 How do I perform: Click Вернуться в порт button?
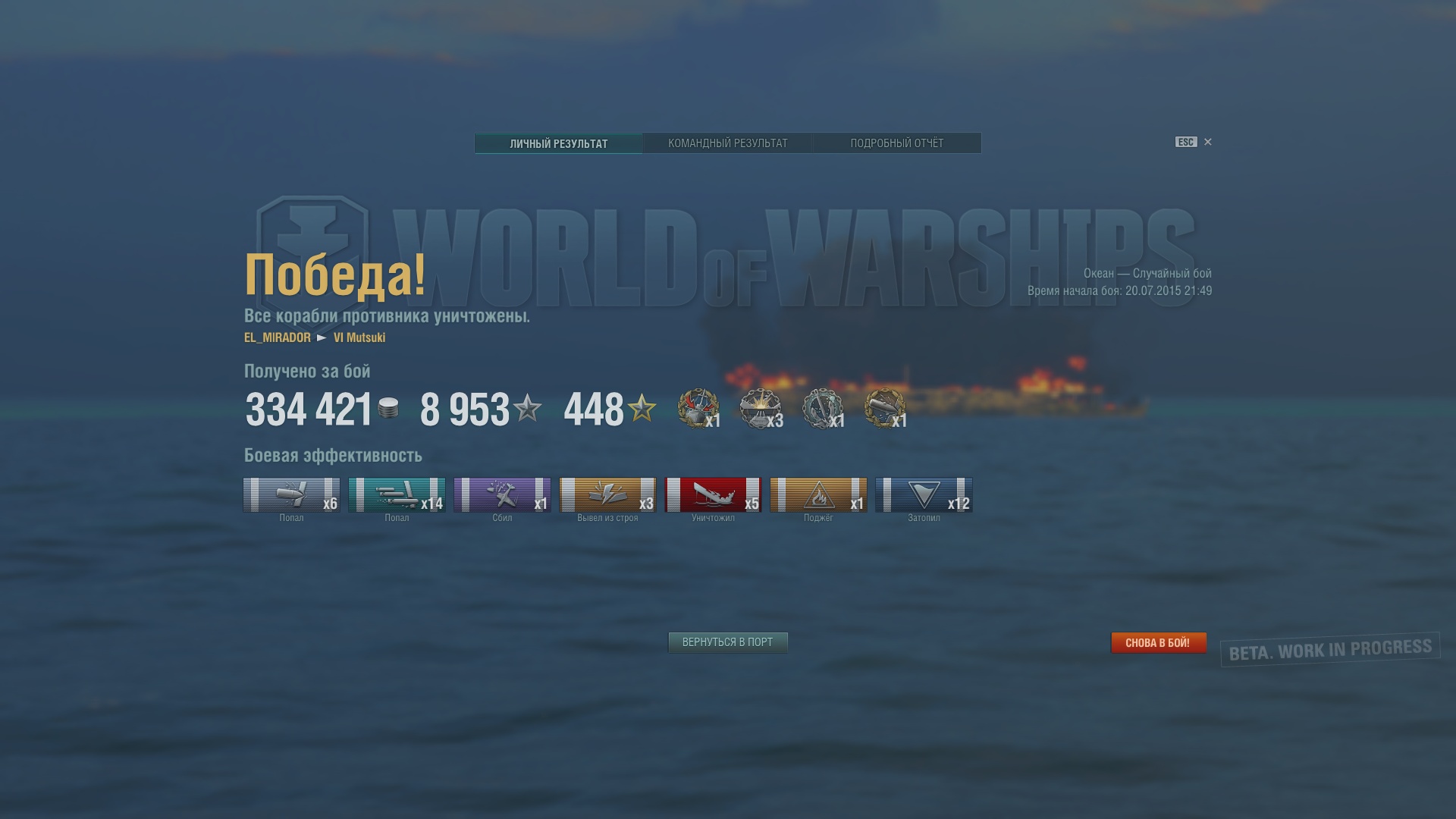727,642
